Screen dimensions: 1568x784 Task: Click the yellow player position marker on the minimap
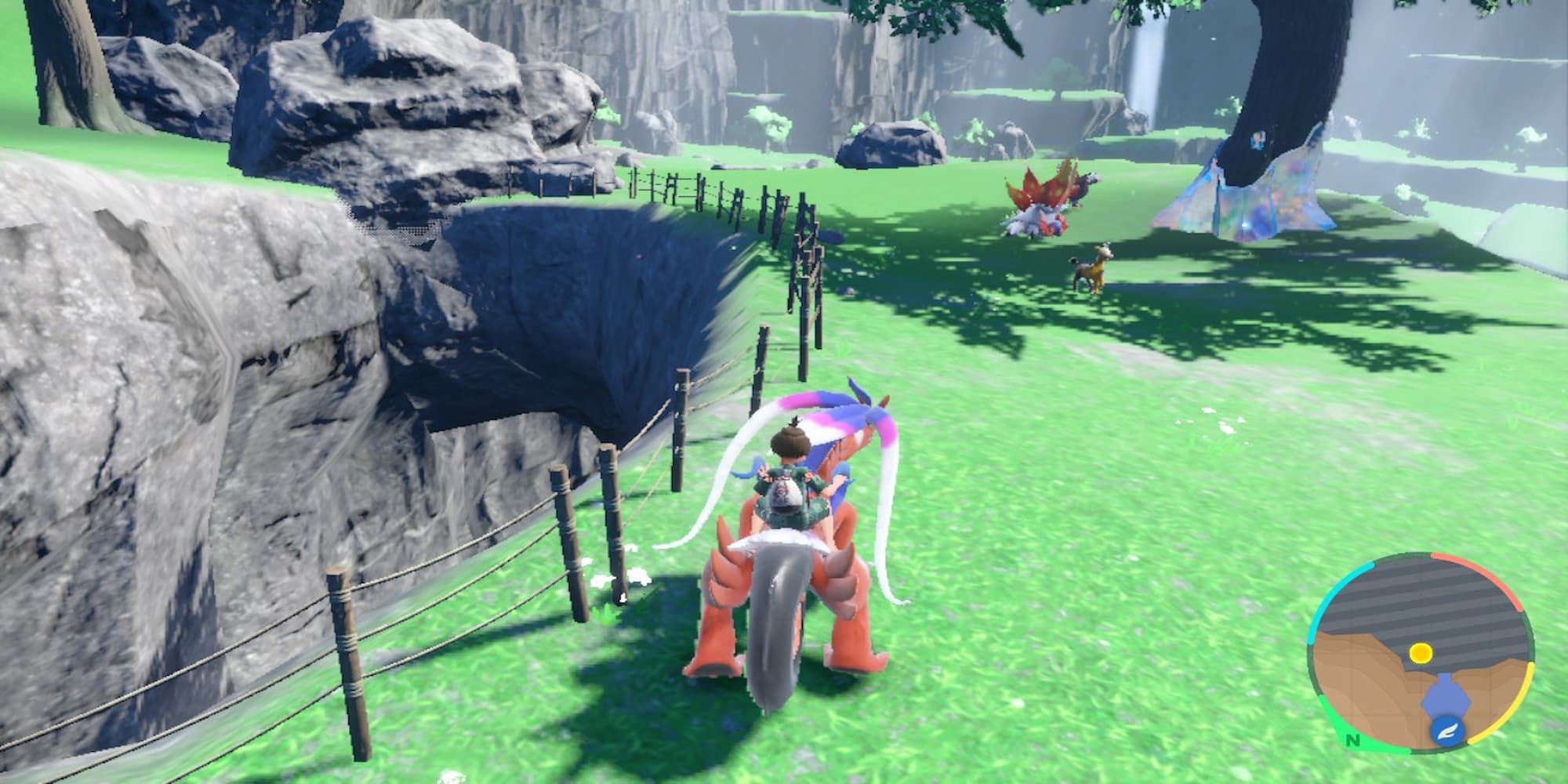point(1421,652)
